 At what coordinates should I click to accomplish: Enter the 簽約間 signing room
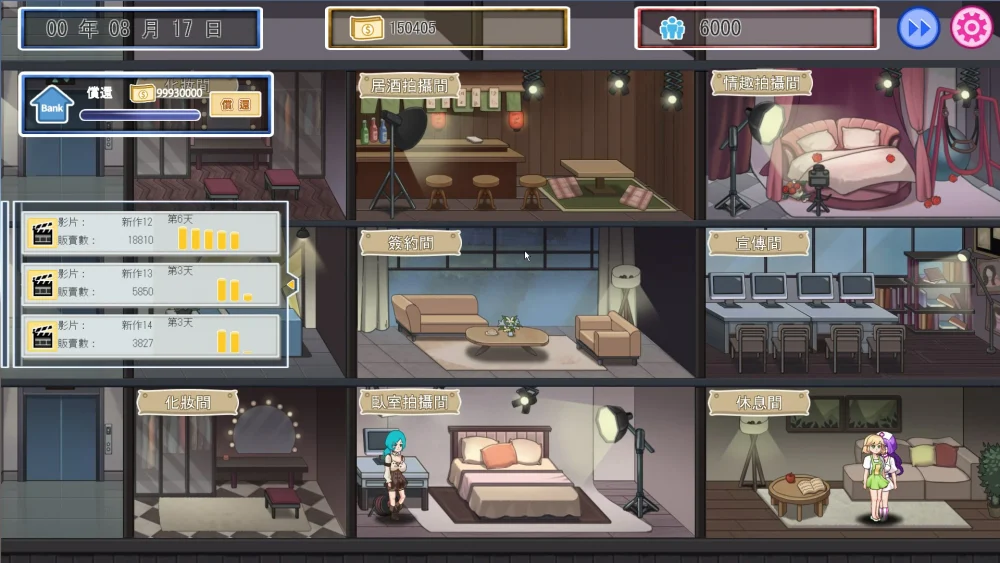pos(410,242)
